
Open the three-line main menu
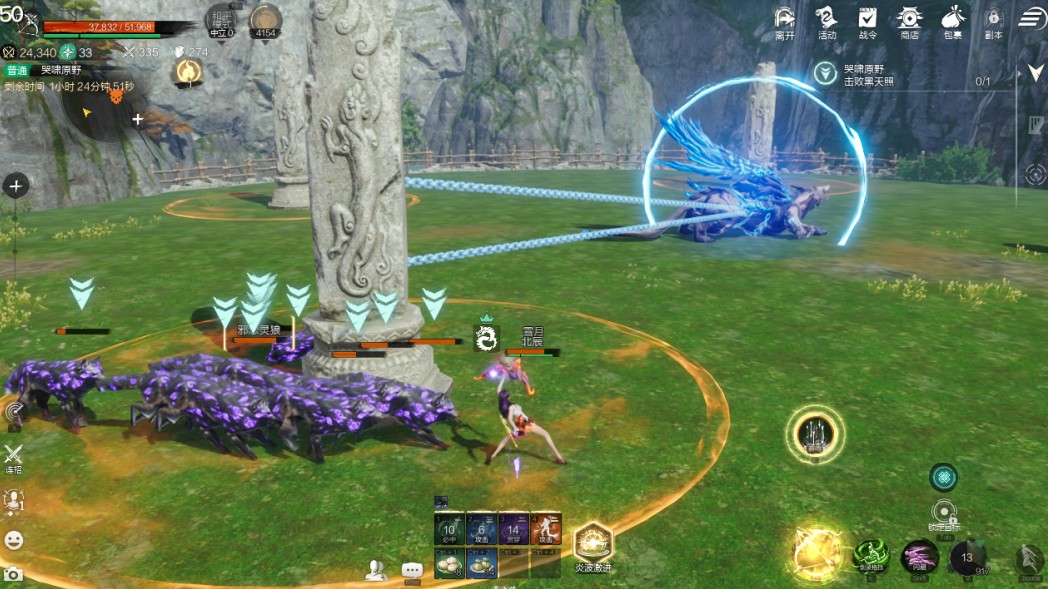(x=1032, y=18)
